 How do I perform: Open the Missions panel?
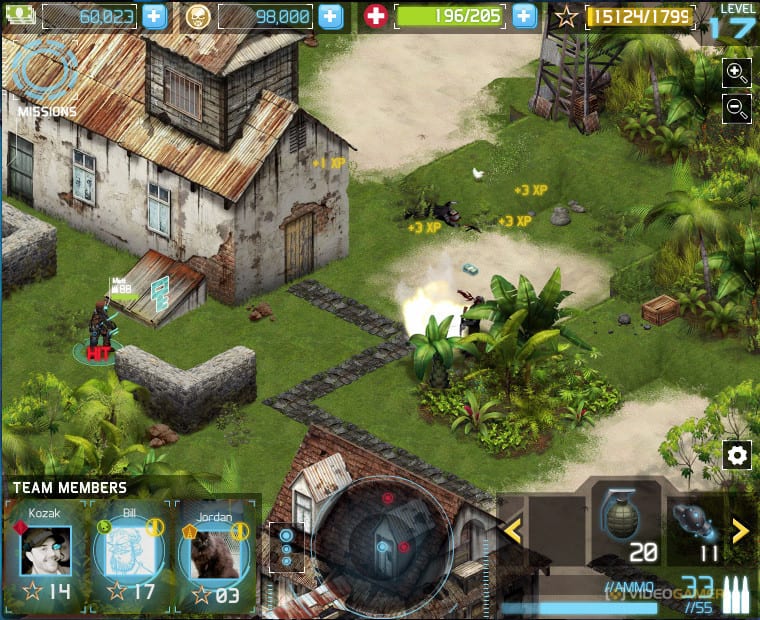(x=46, y=76)
